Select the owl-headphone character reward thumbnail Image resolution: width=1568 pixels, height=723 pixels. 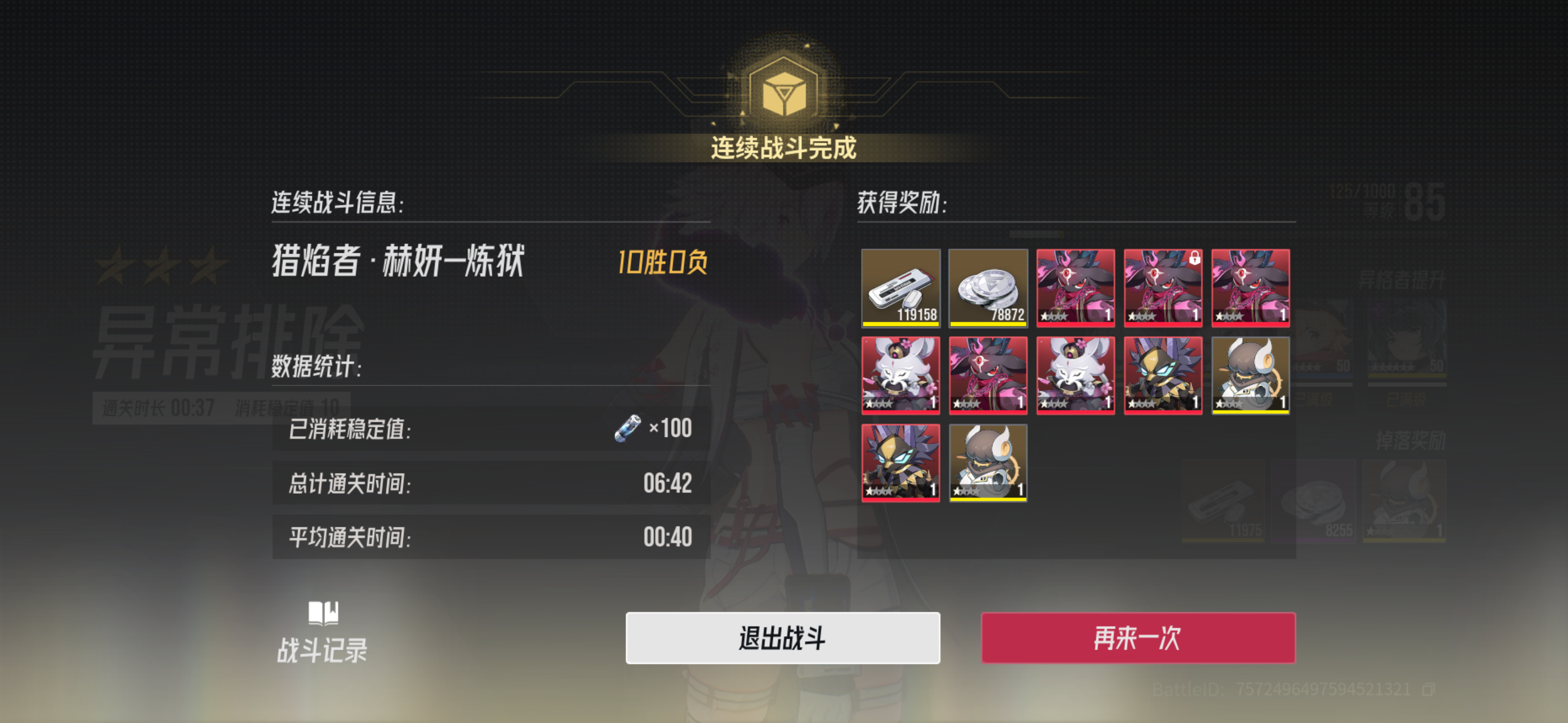(1251, 375)
